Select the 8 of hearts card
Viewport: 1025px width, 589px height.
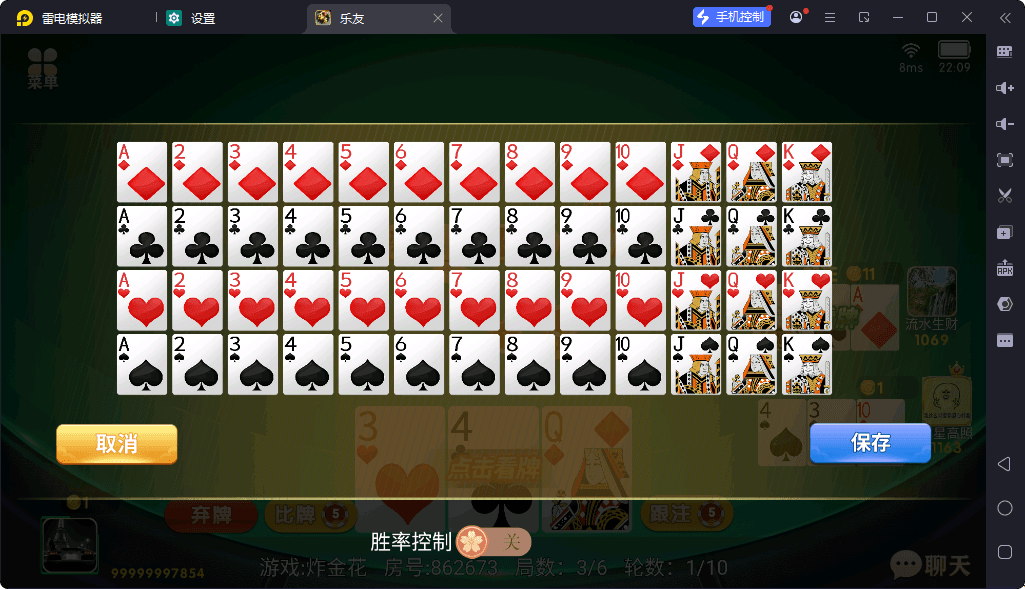point(529,300)
